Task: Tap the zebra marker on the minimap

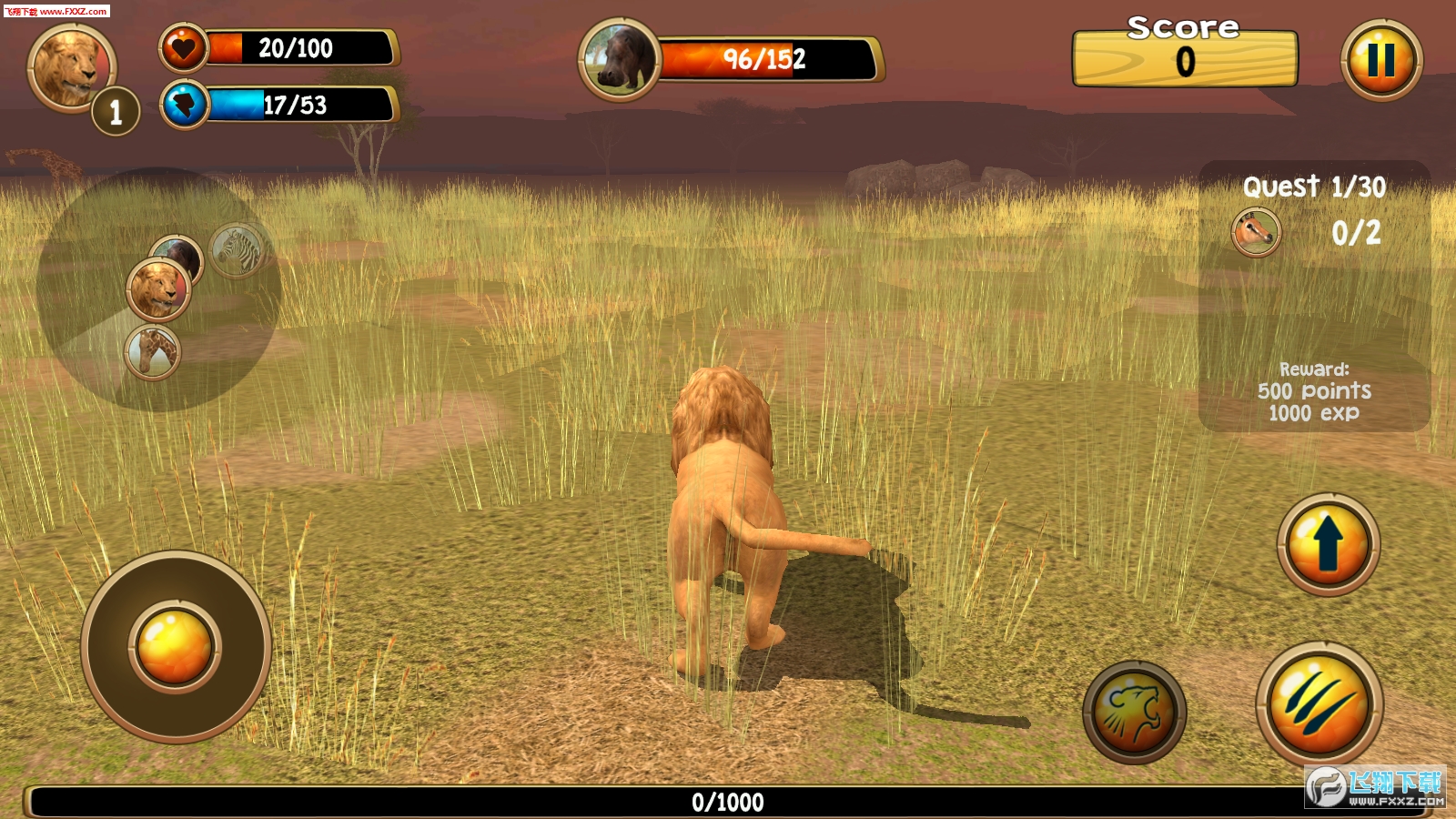Action: point(238,248)
